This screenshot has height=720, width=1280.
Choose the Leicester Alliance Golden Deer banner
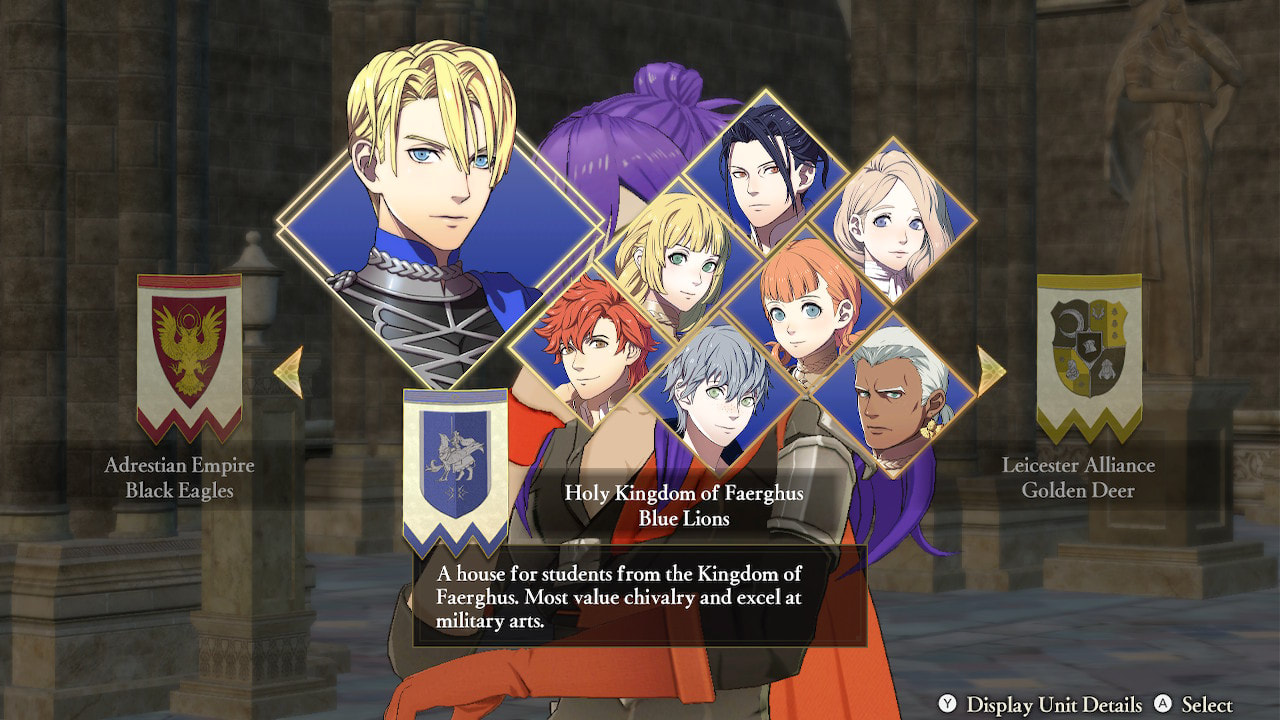pyautogui.click(x=1089, y=357)
